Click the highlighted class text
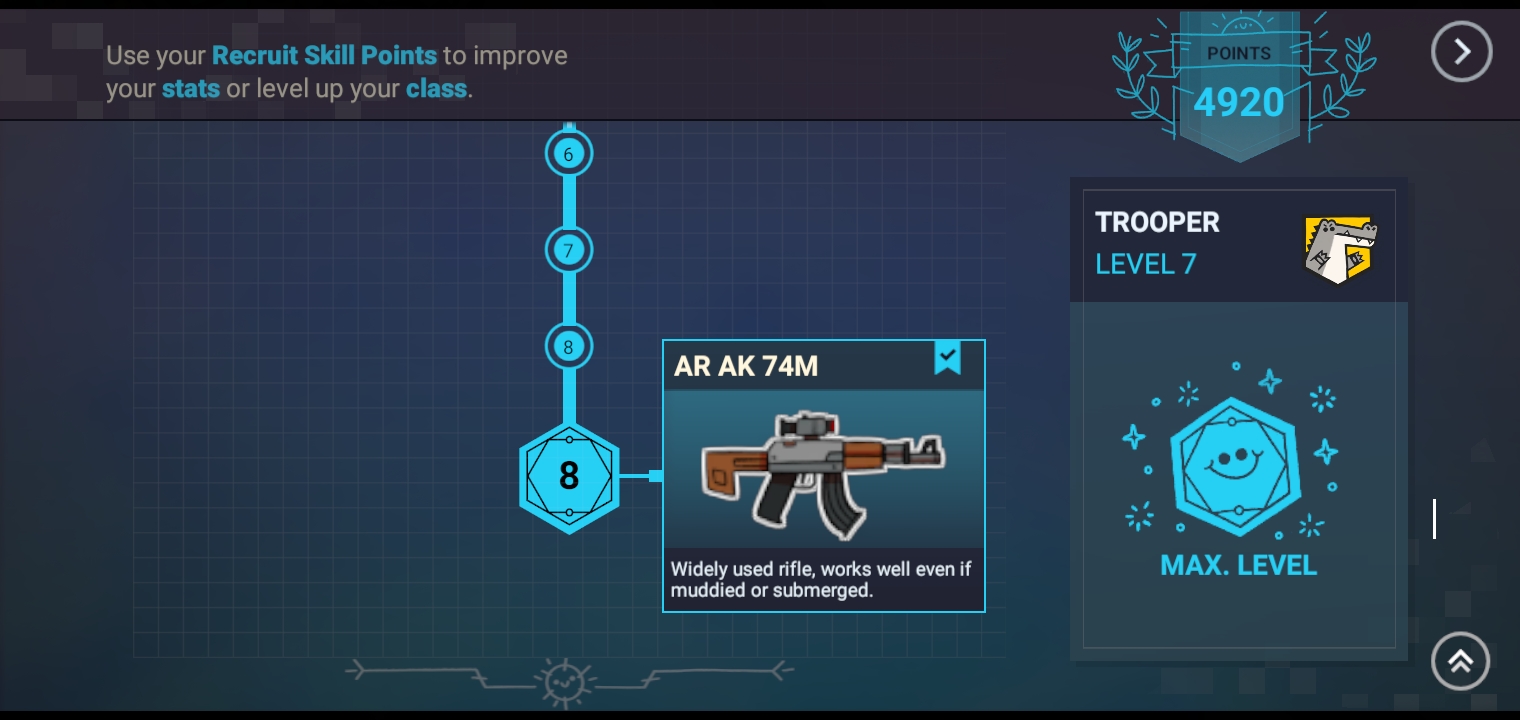 (435, 89)
